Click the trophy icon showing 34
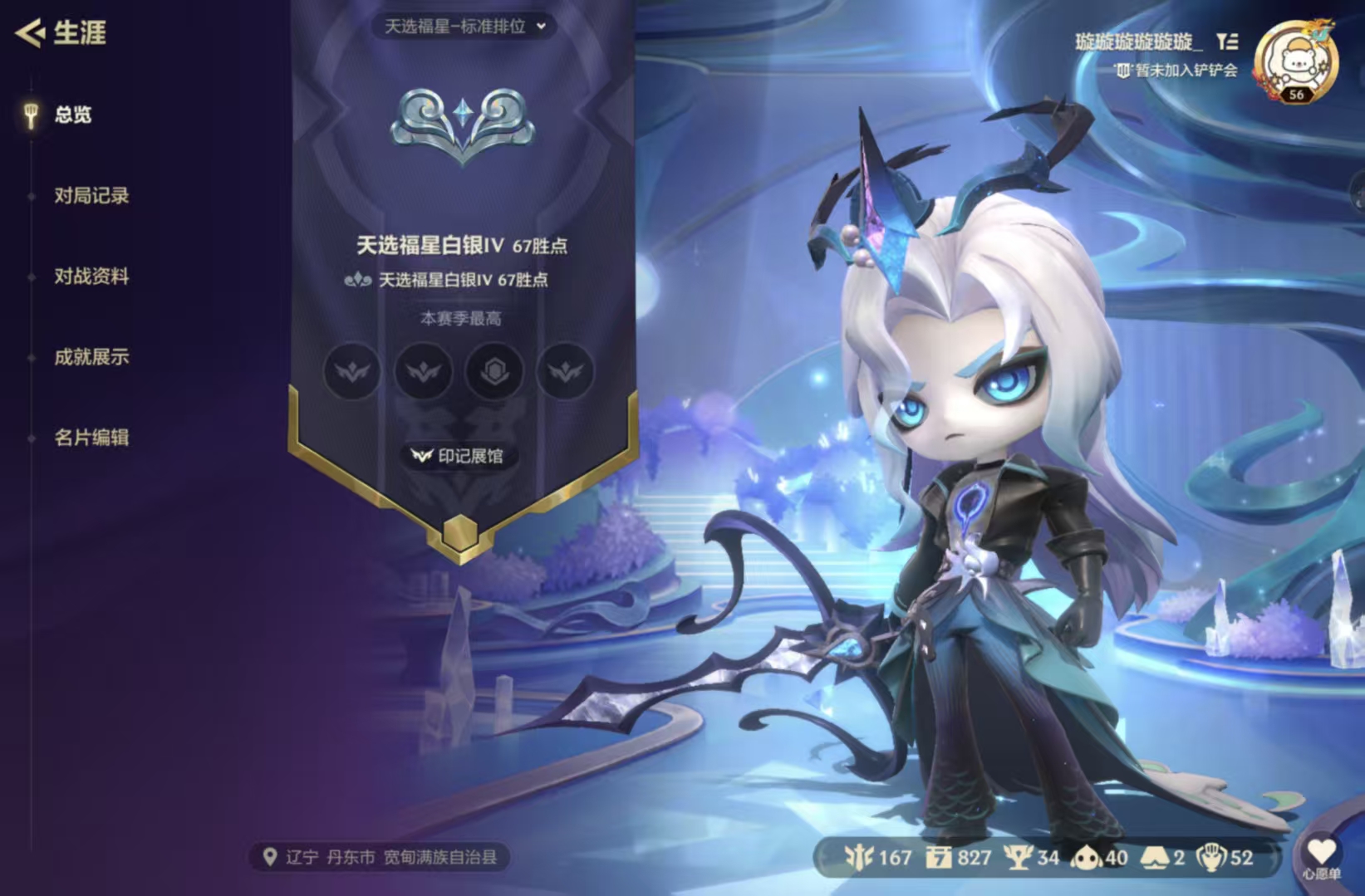 1017,858
